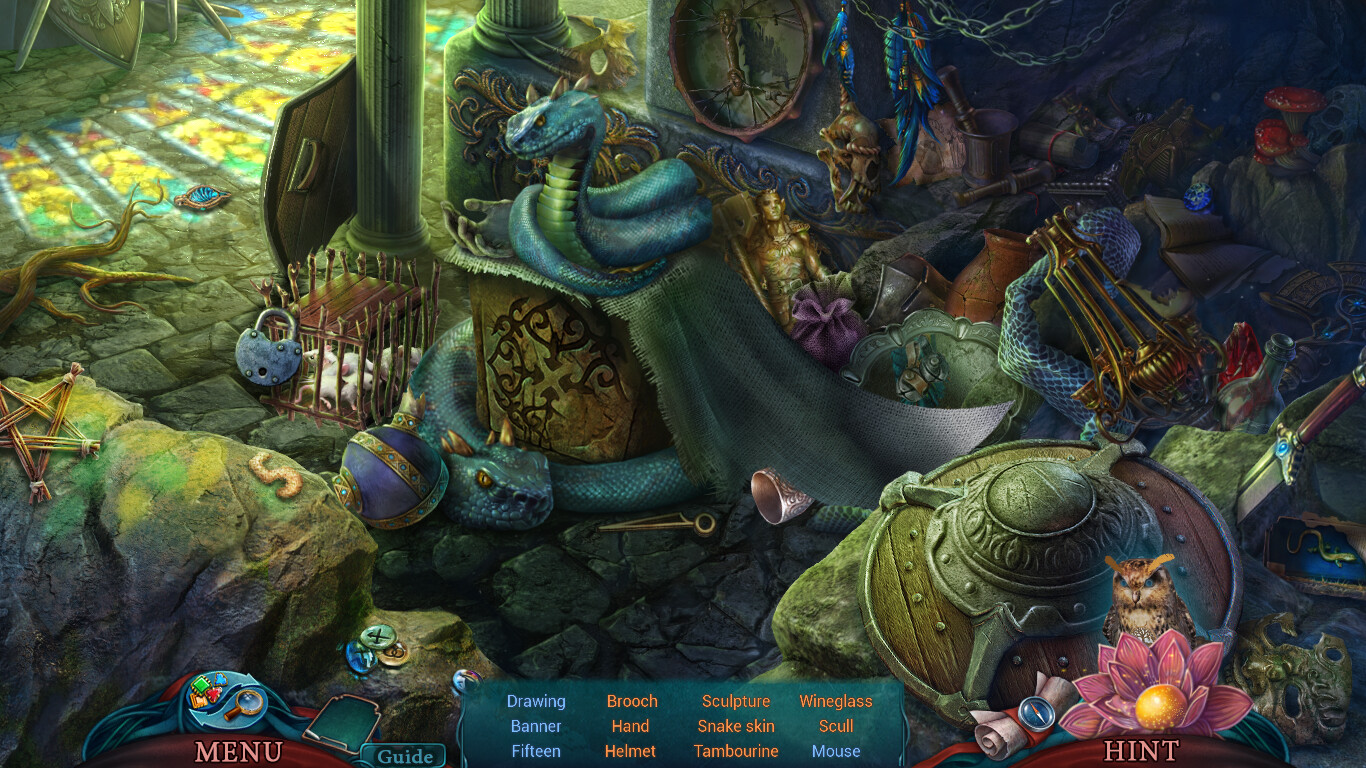Select "Fifteen" in the word list
1366x768 pixels.
[x=536, y=752]
